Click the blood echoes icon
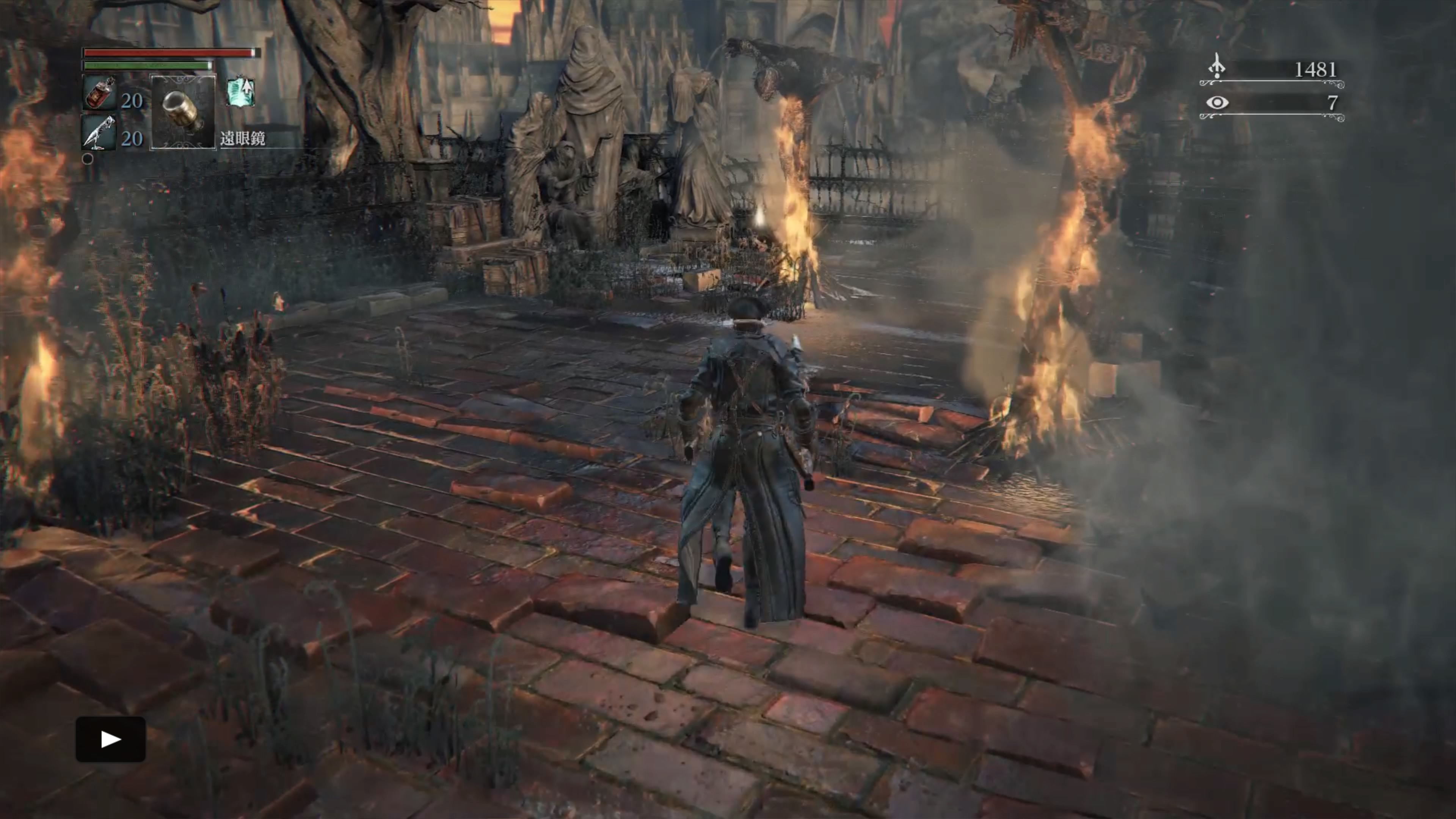Viewport: 1456px width, 819px height. (1216, 67)
